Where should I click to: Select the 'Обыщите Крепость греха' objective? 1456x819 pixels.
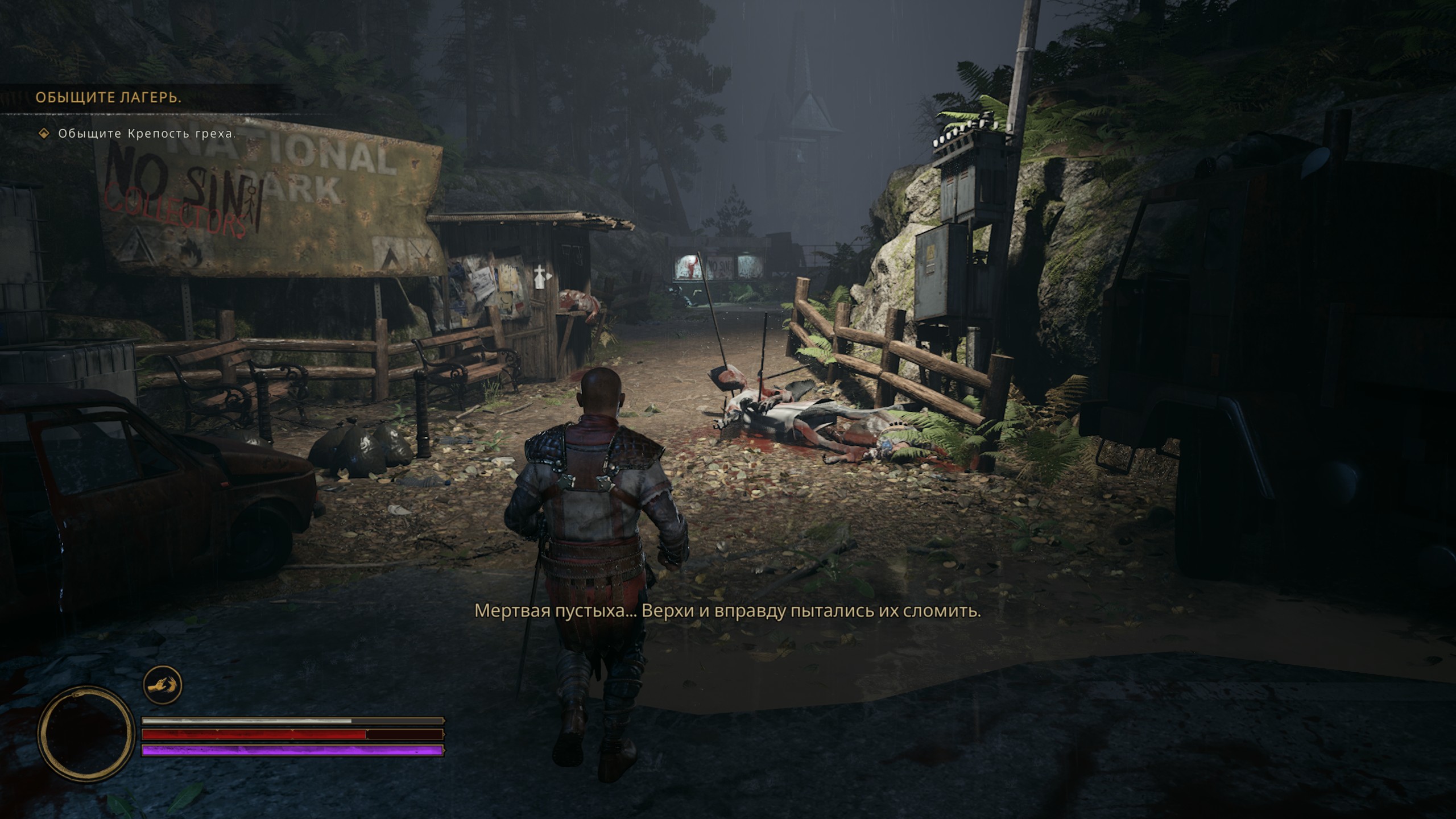[147, 134]
